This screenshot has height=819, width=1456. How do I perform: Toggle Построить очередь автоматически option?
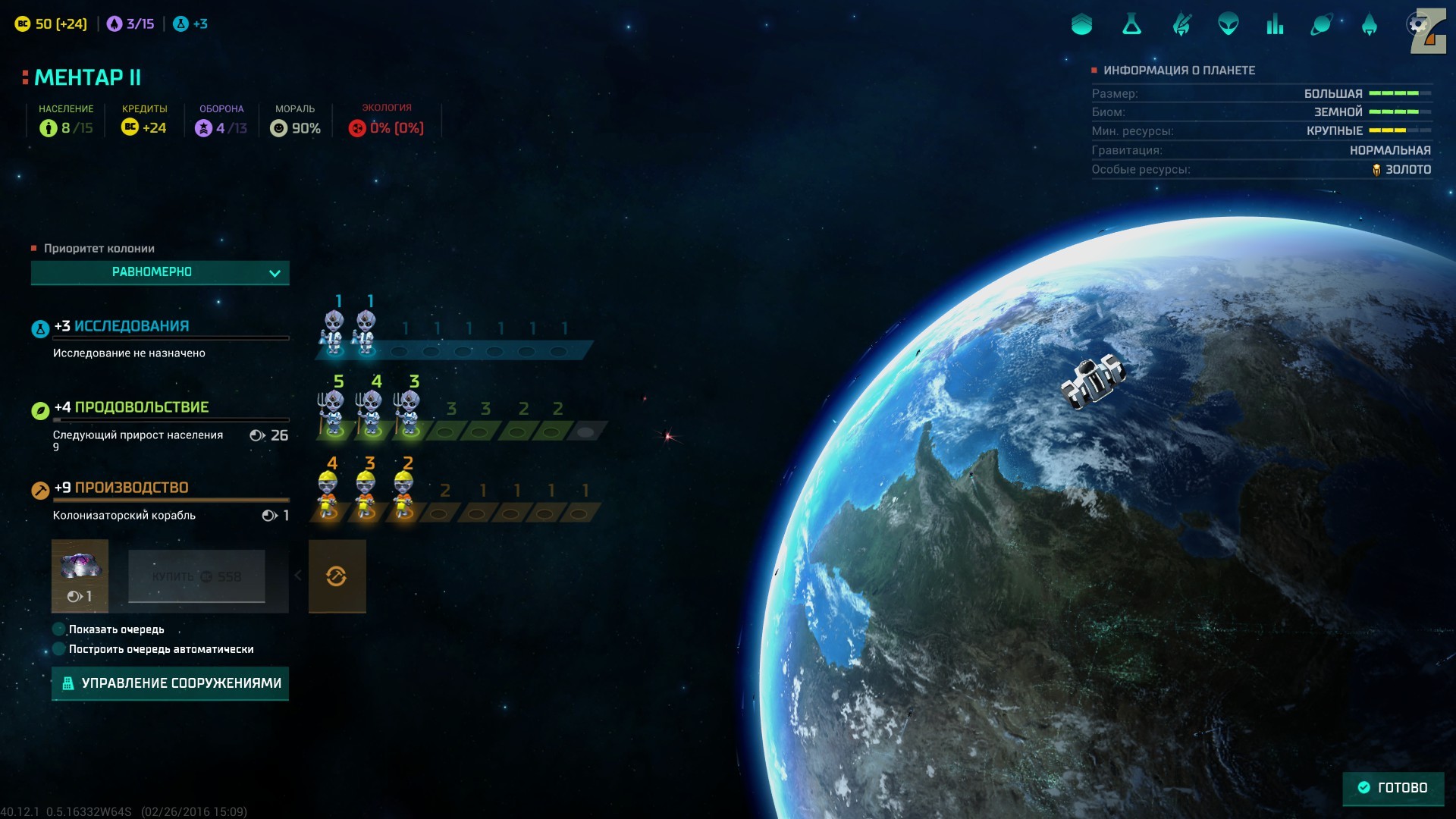59,649
